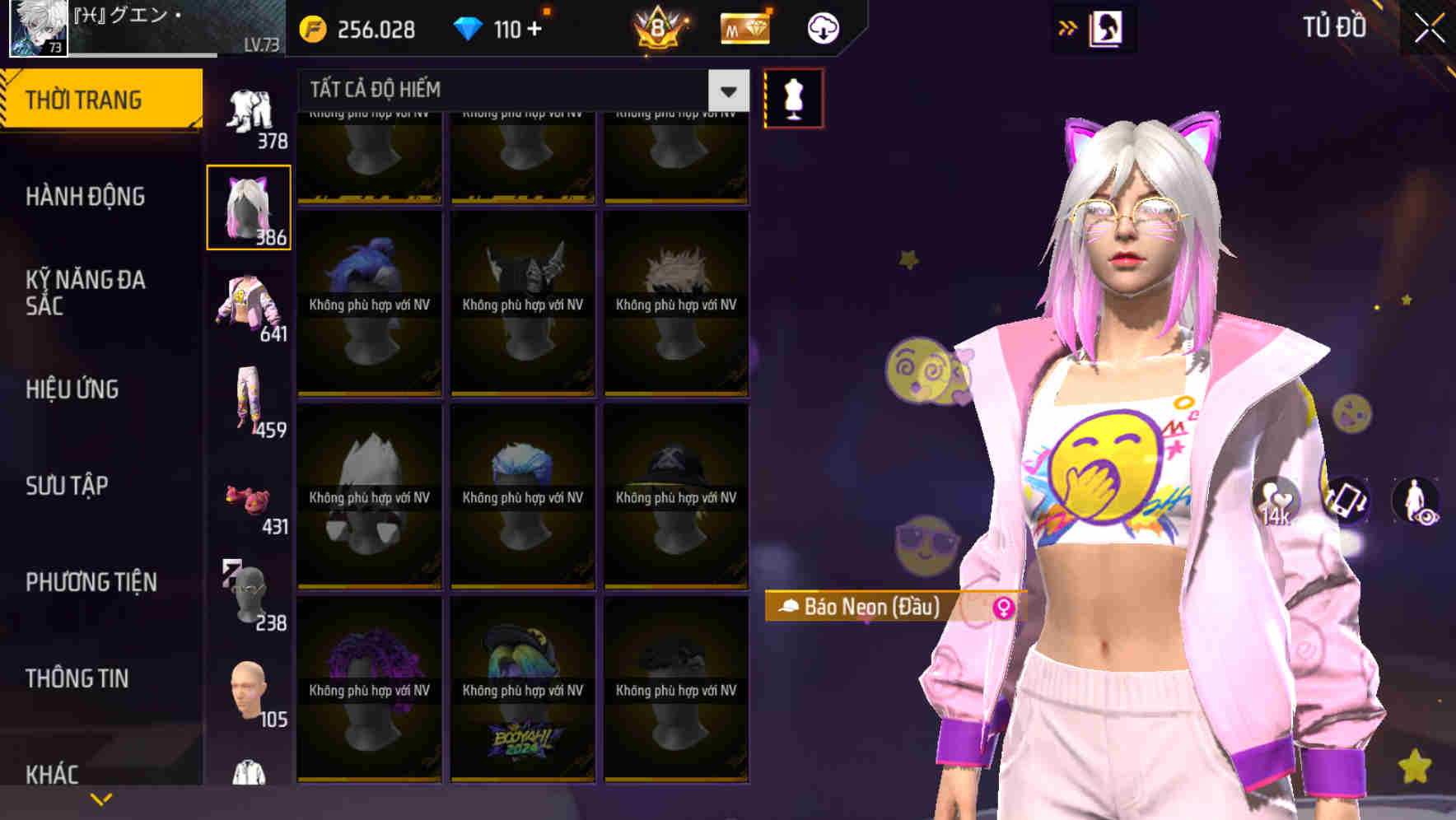The width and height of the screenshot is (1456, 820).
Task: Switch to the HÀNH ĐỘNG tab
Action: pos(87,198)
